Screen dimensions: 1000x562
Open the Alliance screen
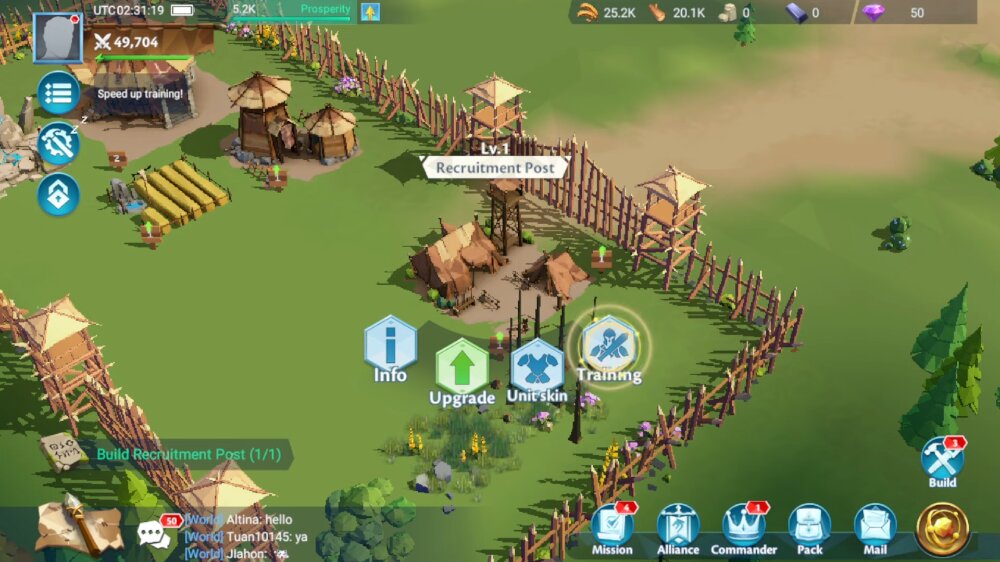click(x=678, y=526)
